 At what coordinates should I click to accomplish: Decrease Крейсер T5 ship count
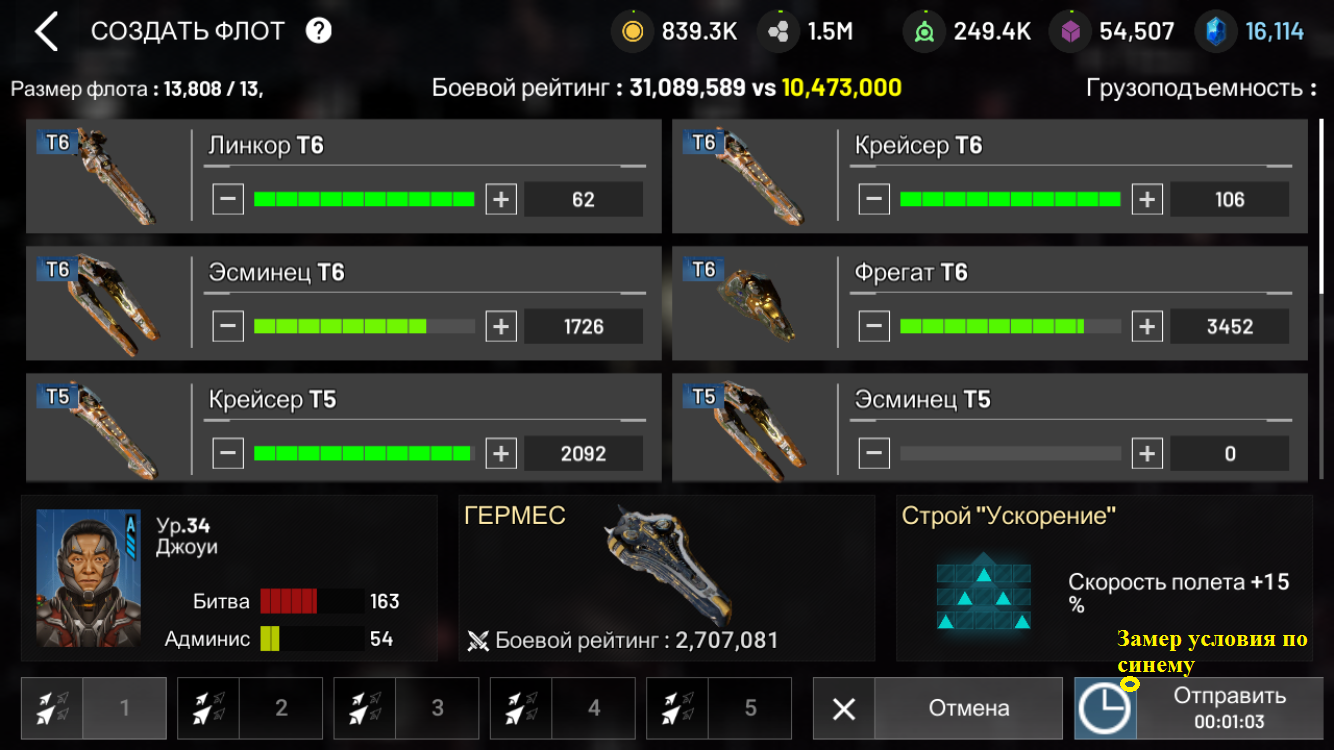pos(228,453)
